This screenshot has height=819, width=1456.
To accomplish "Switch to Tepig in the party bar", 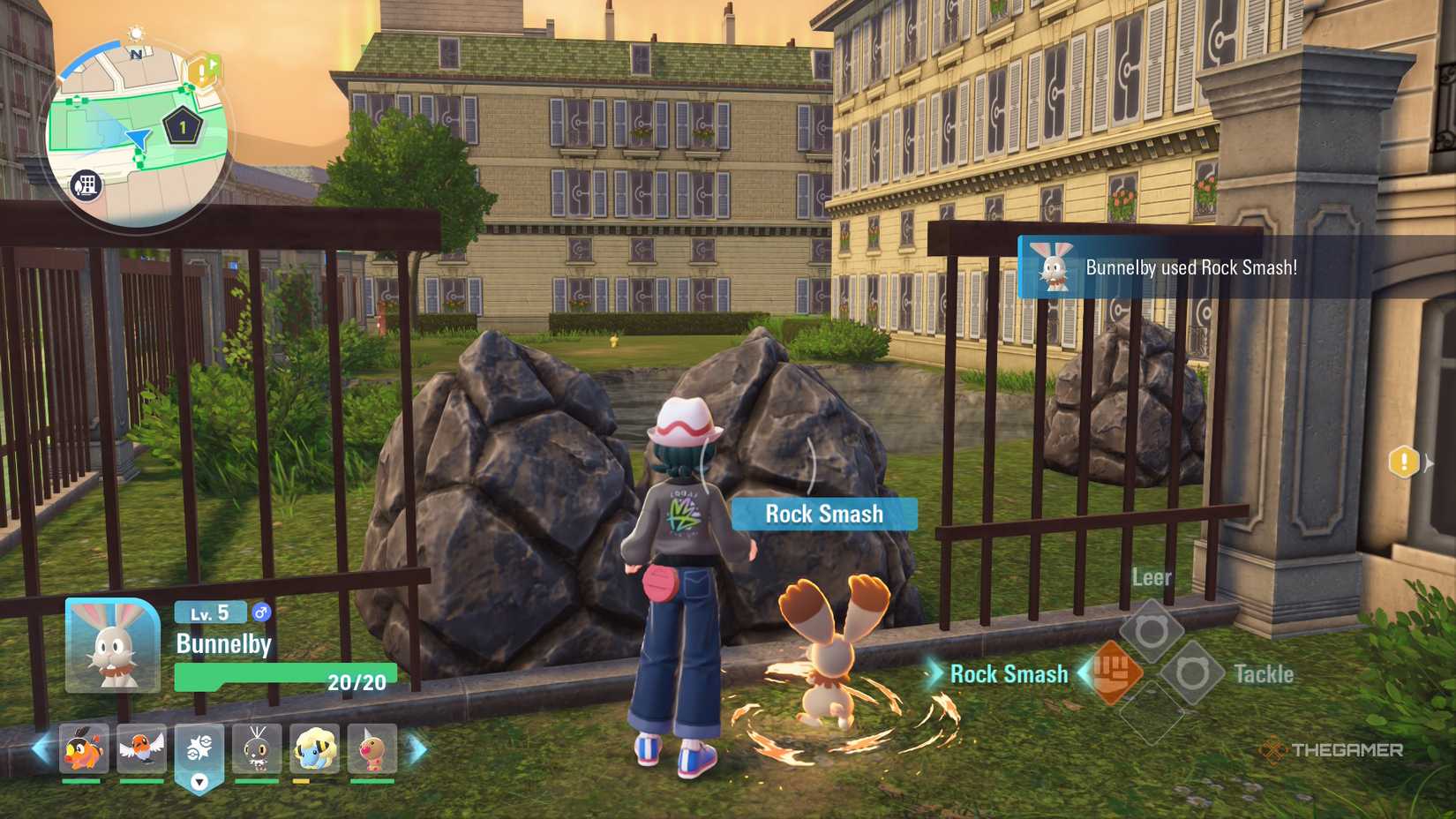I will (x=84, y=749).
